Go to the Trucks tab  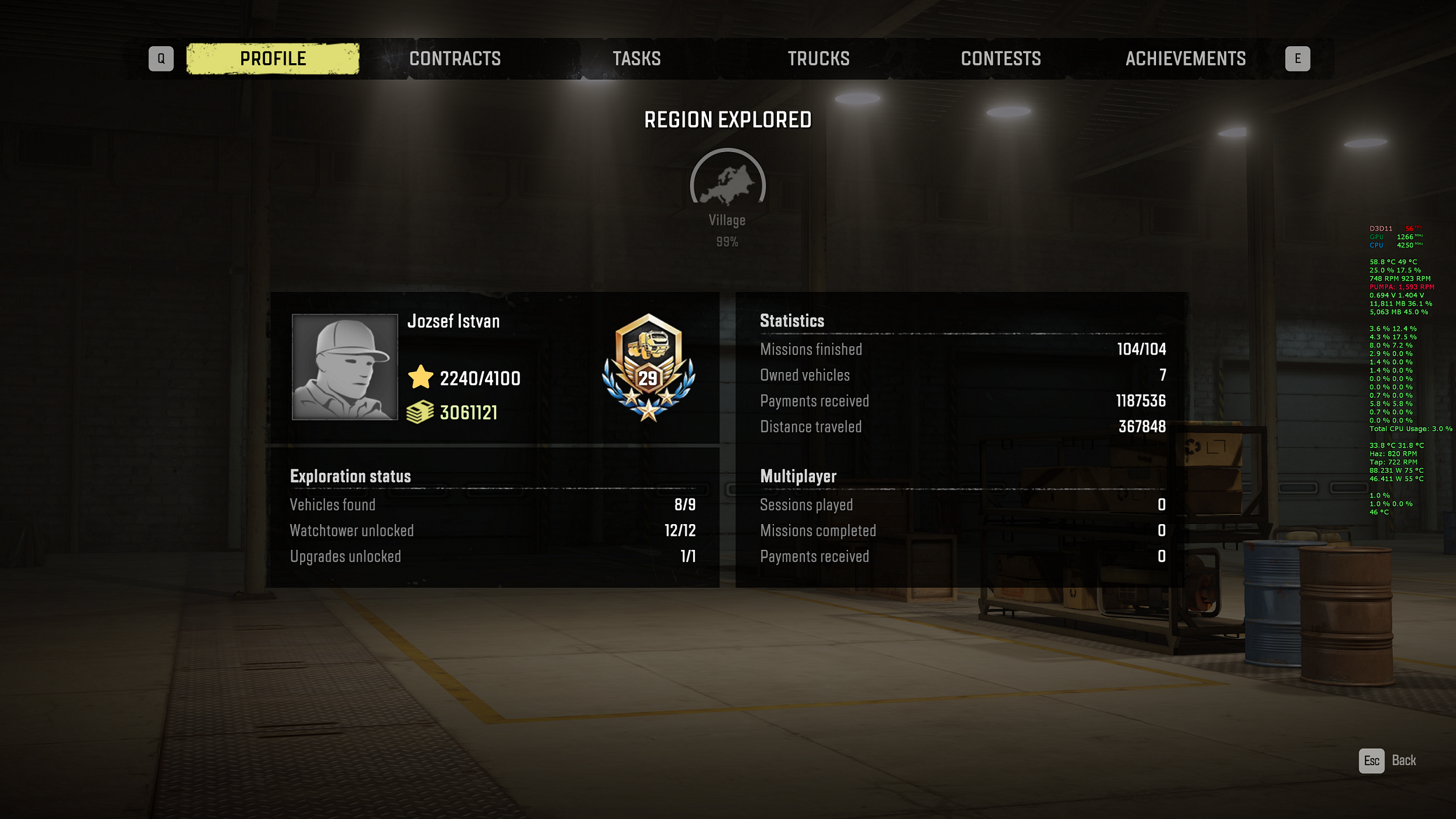coord(818,58)
